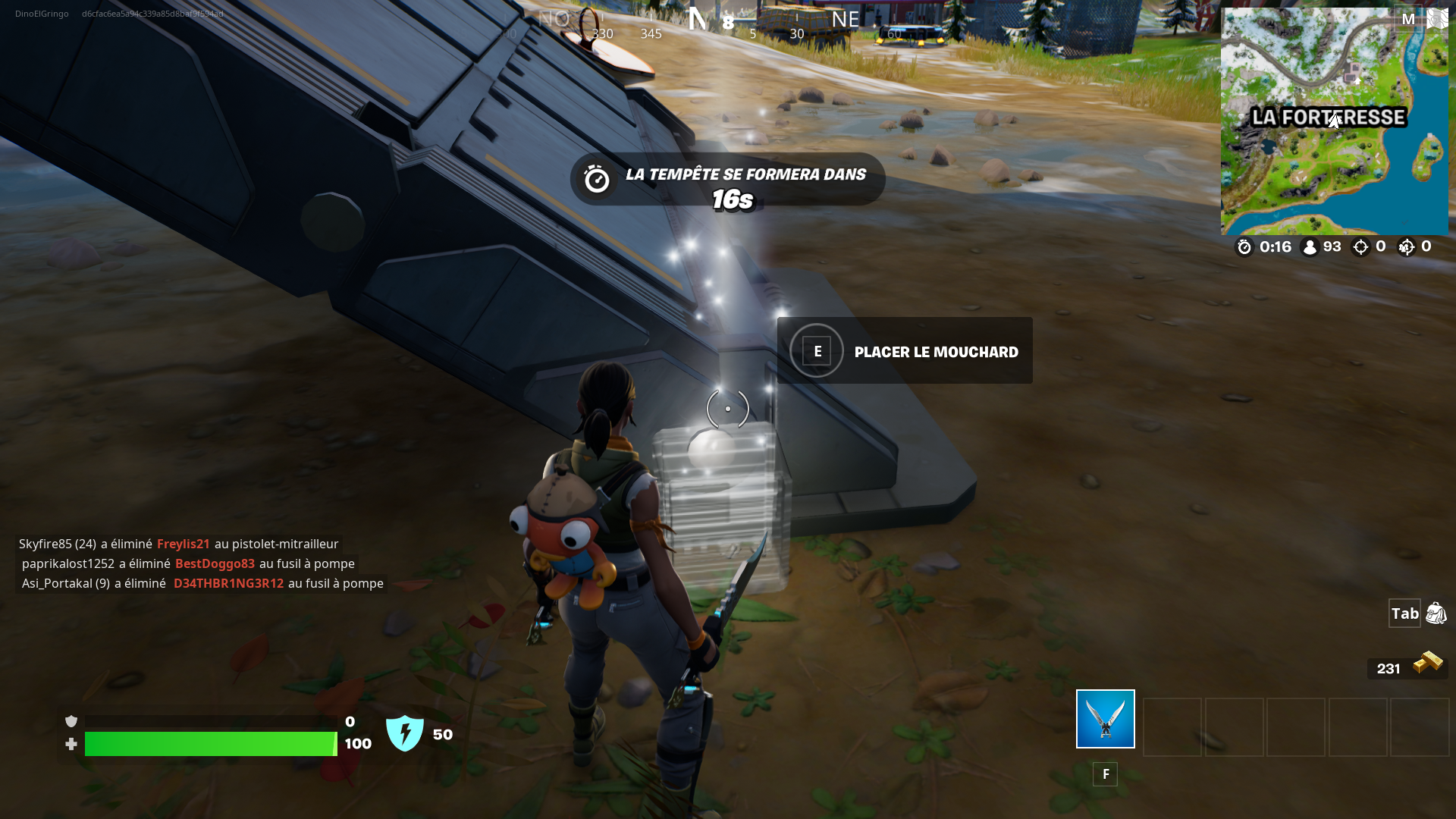Click the shield icon next to 50
Image resolution: width=1456 pixels, height=819 pixels.
tap(406, 733)
